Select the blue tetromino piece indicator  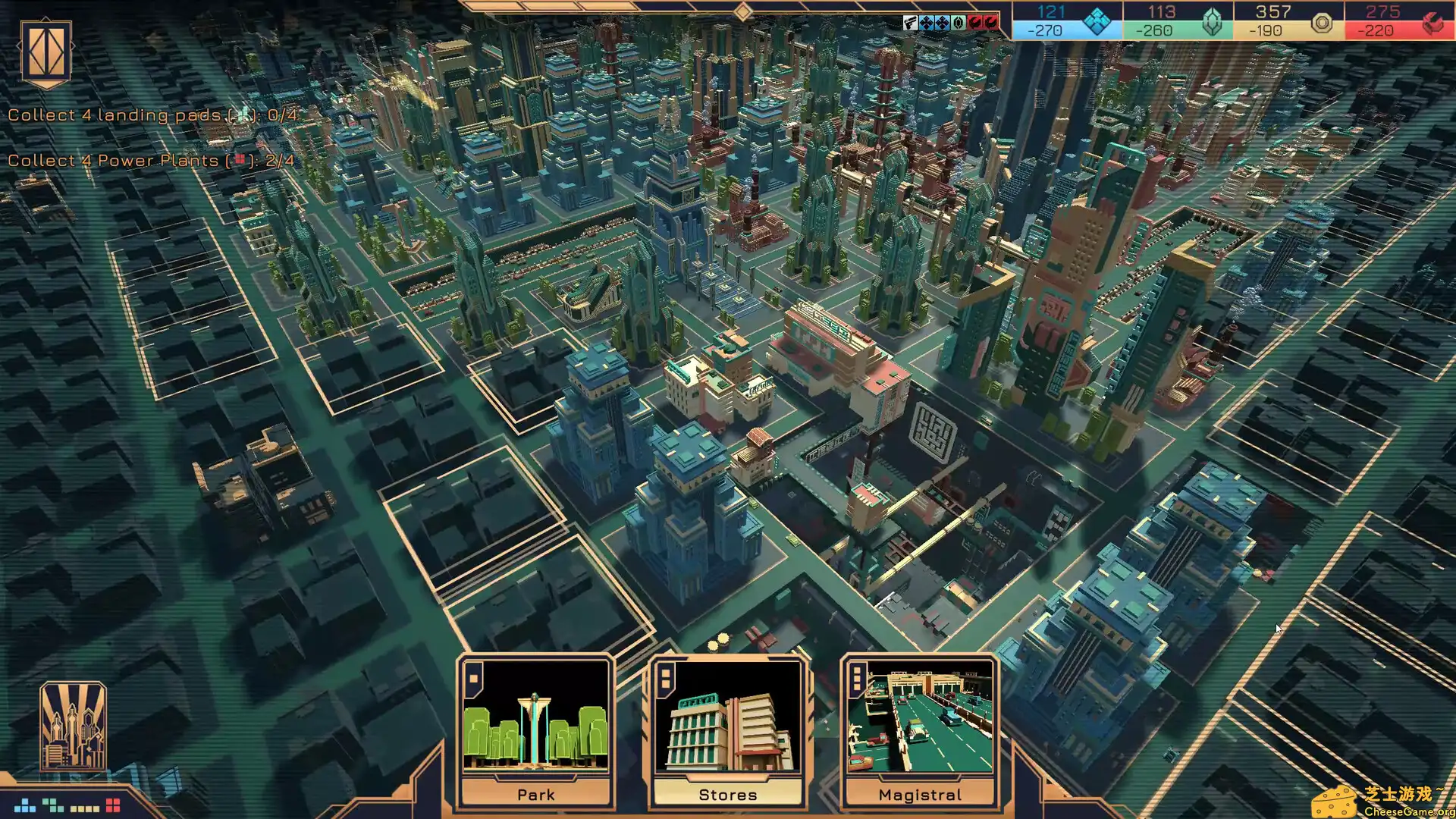[x=24, y=806]
